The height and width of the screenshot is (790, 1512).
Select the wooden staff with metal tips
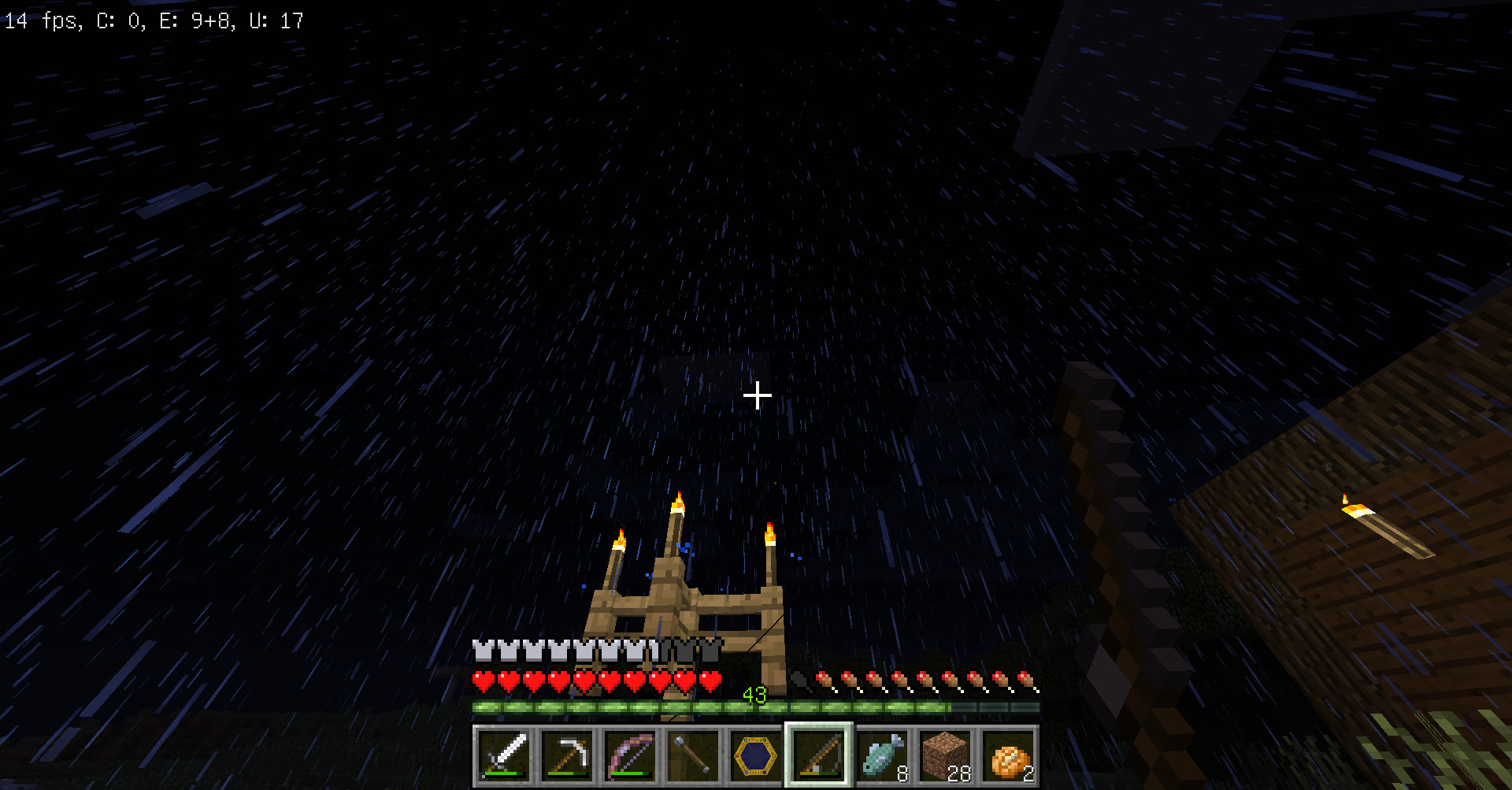(x=693, y=756)
